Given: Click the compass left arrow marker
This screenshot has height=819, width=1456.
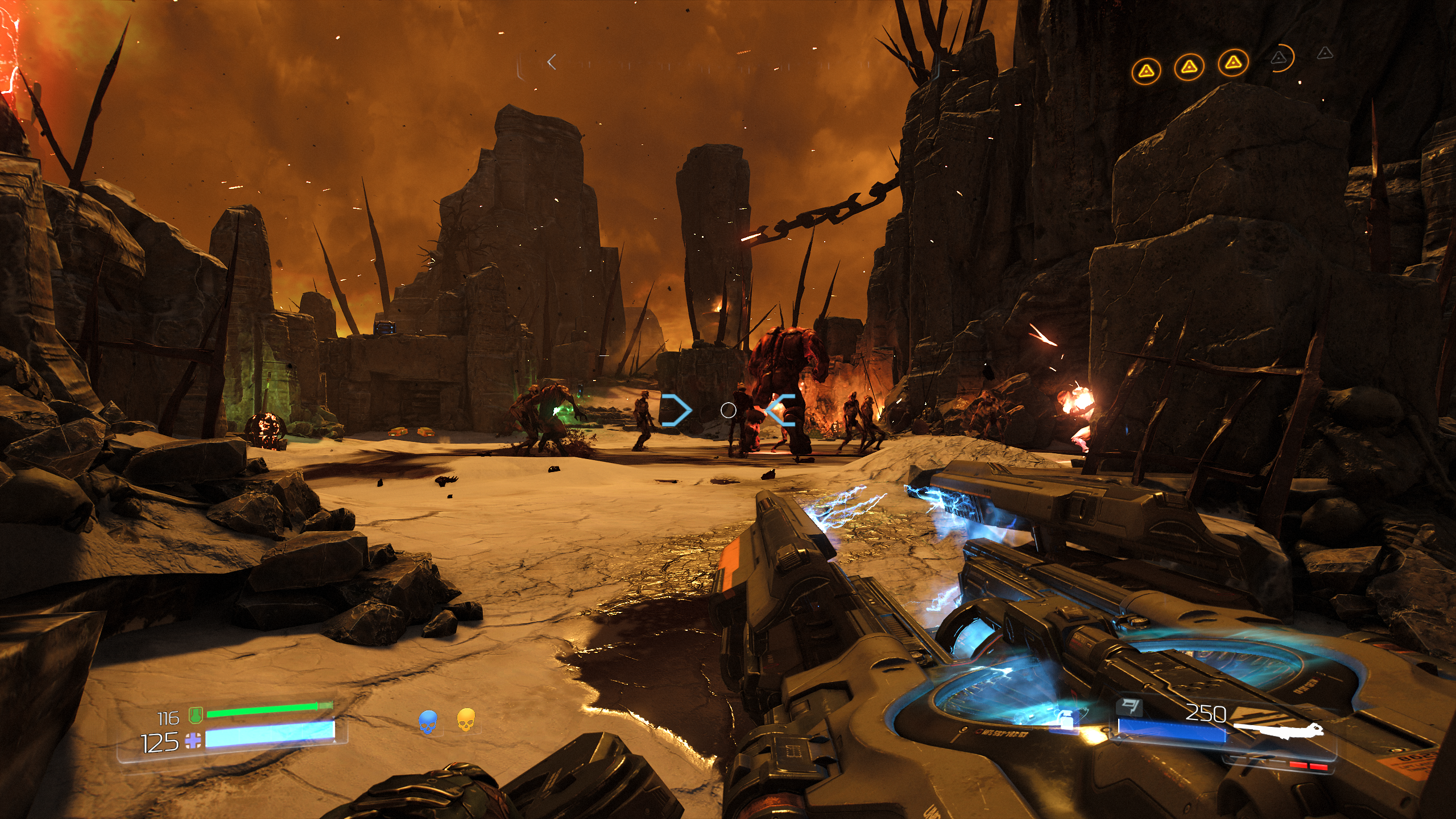Looking at the screenshot, I should coord(551,62).
